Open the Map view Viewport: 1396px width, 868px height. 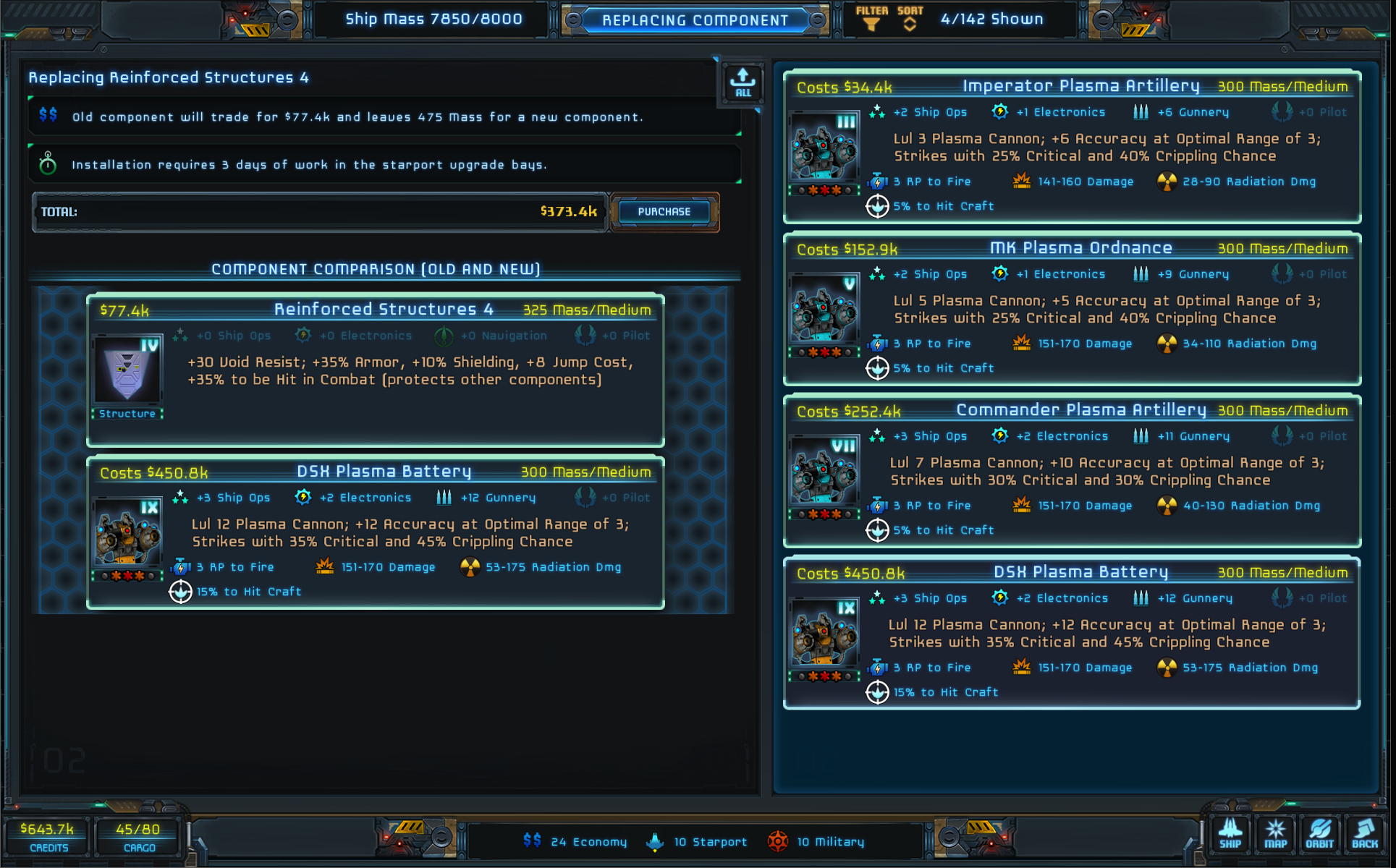tap(1274, 834)
